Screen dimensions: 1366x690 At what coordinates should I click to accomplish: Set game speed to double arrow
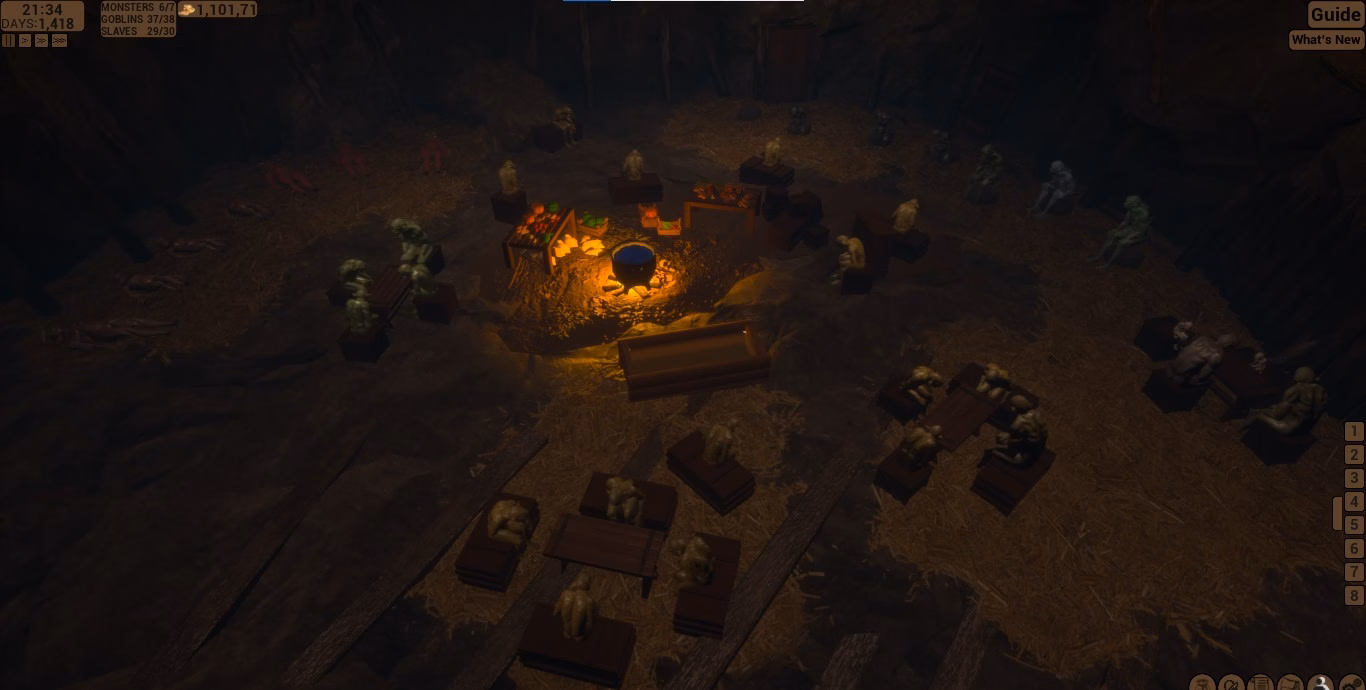click(x=42, y=41)
